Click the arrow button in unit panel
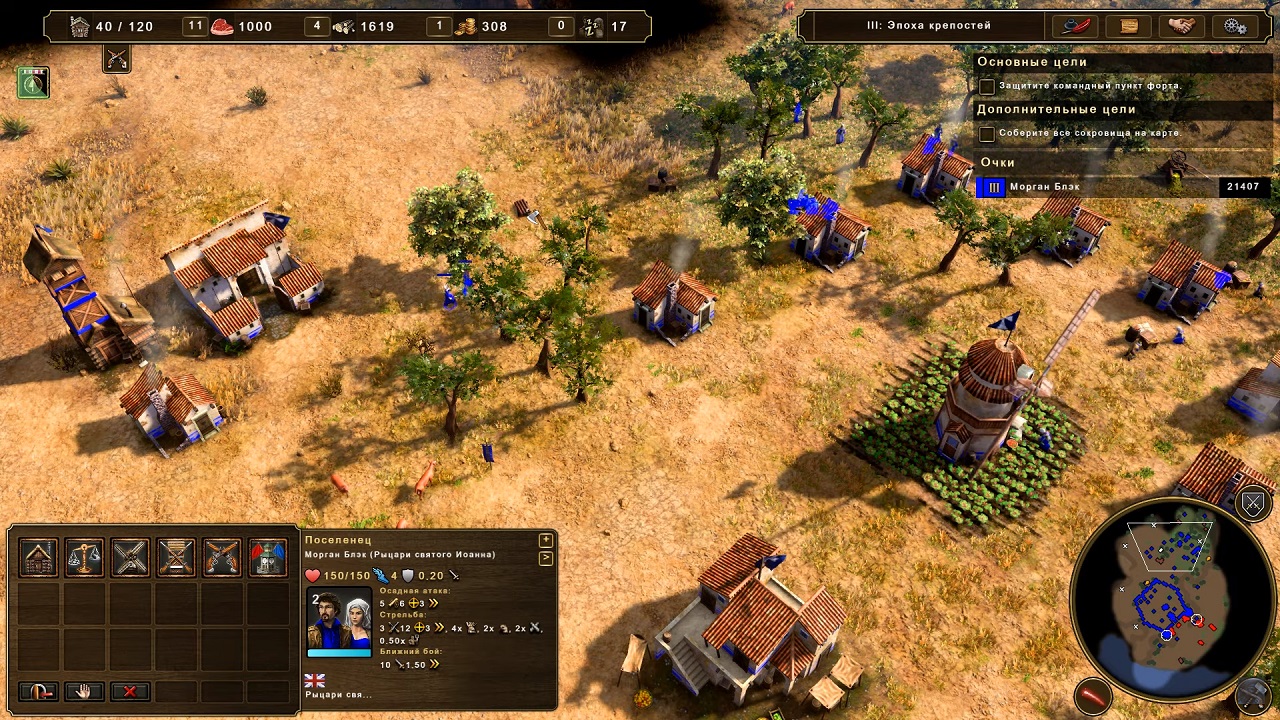 click(546, 558)
